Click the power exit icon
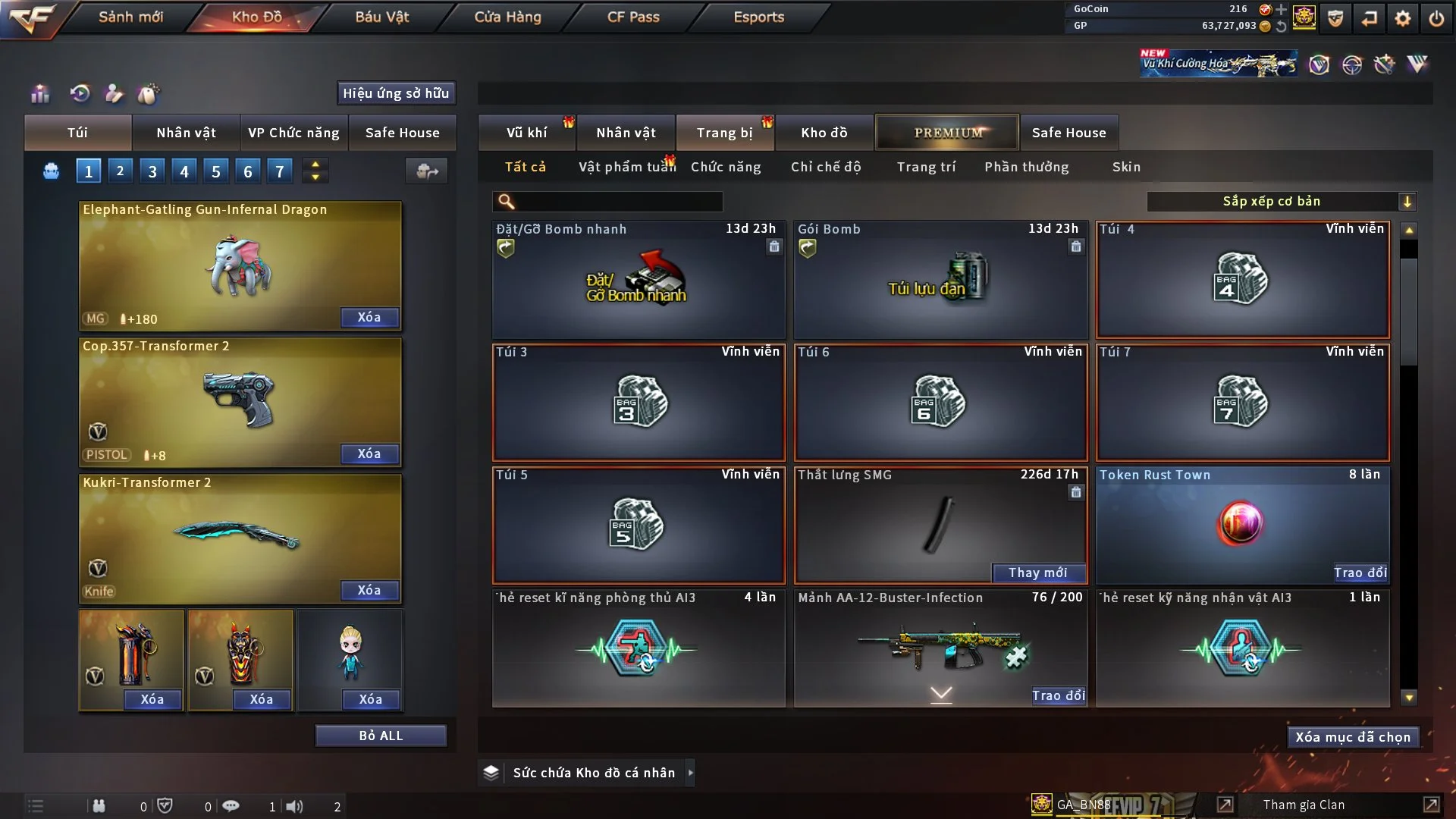The image size is (1456, 819). click(x=1436, y=18)
